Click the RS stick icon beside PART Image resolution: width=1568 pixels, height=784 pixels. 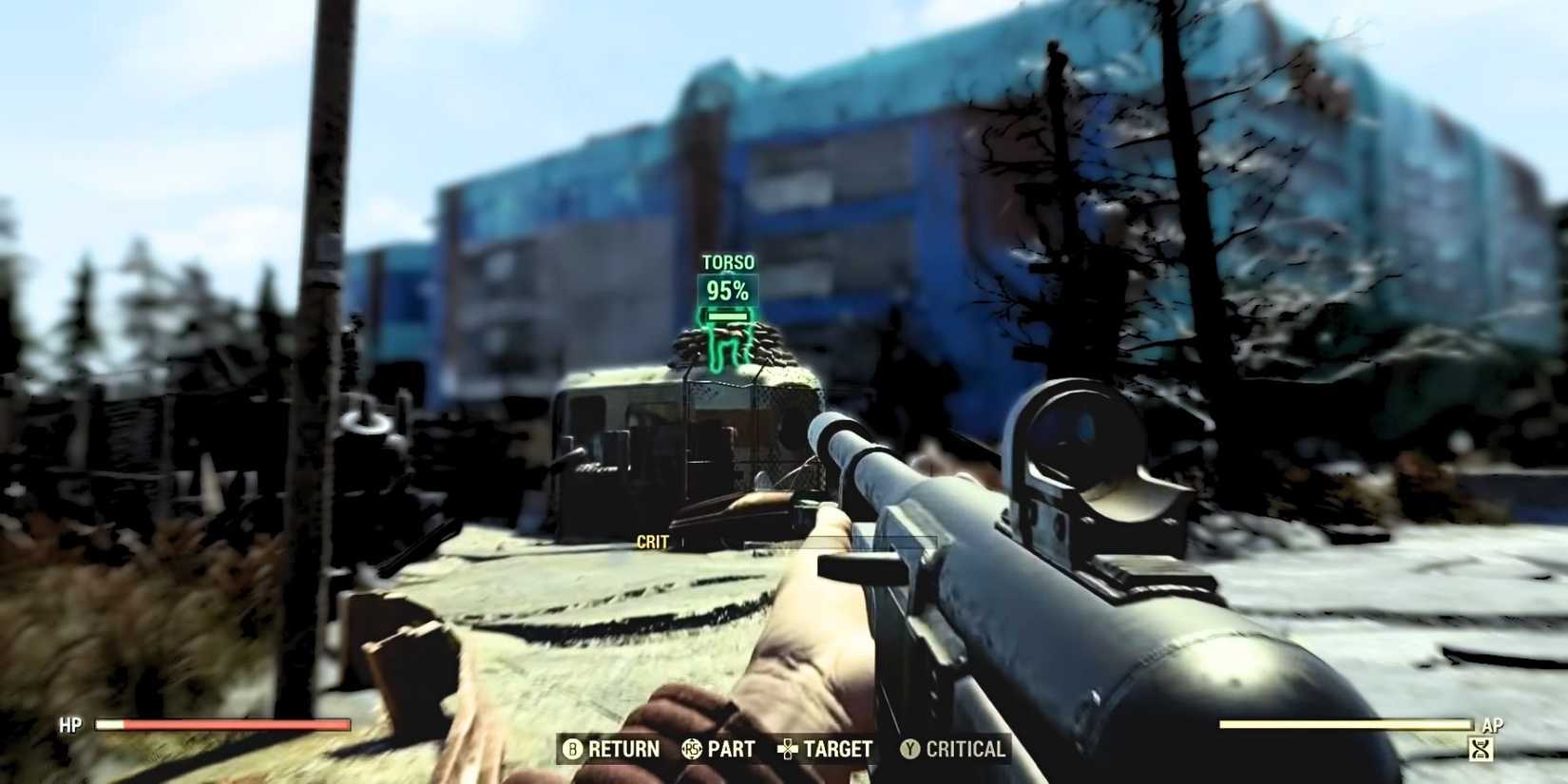[x=694, y=750]
